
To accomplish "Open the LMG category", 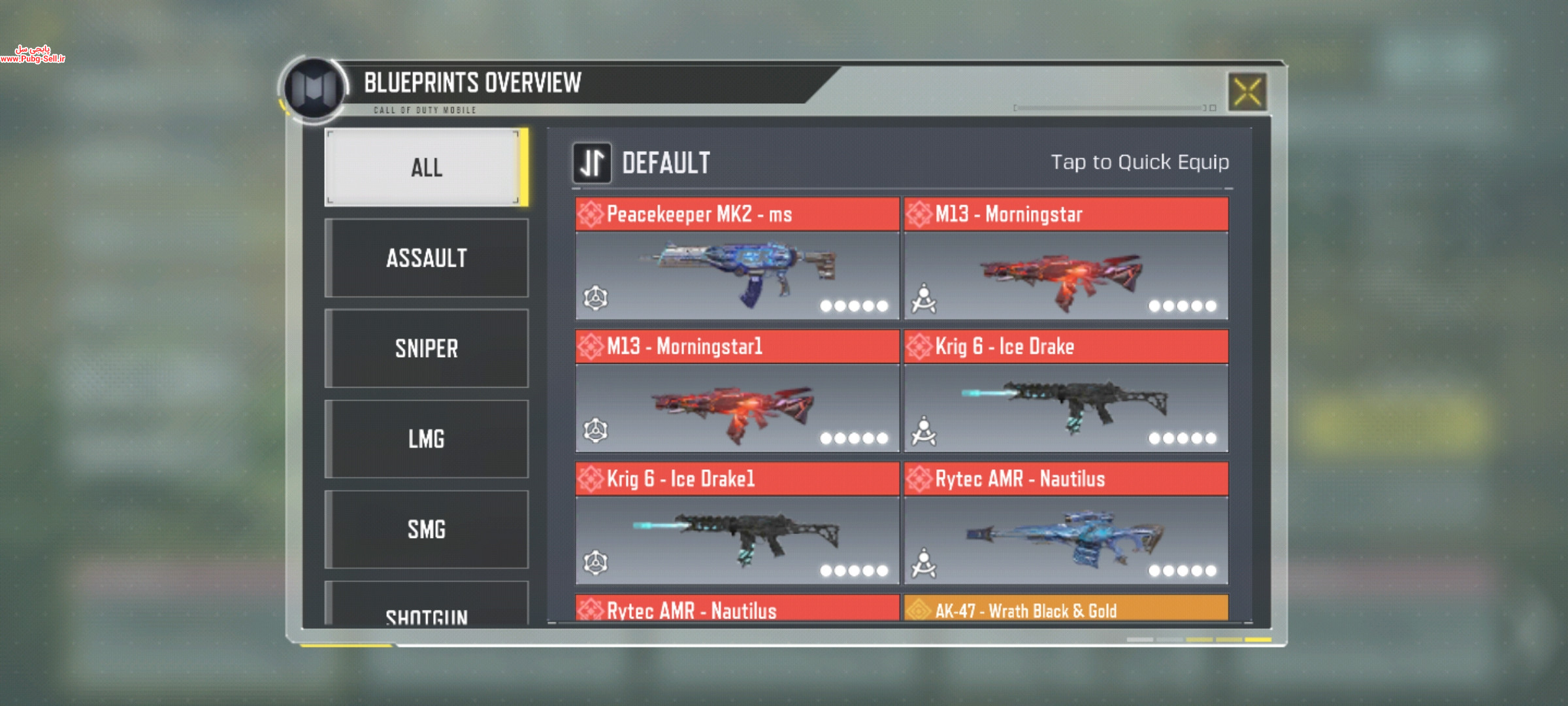I will point(426,439).
